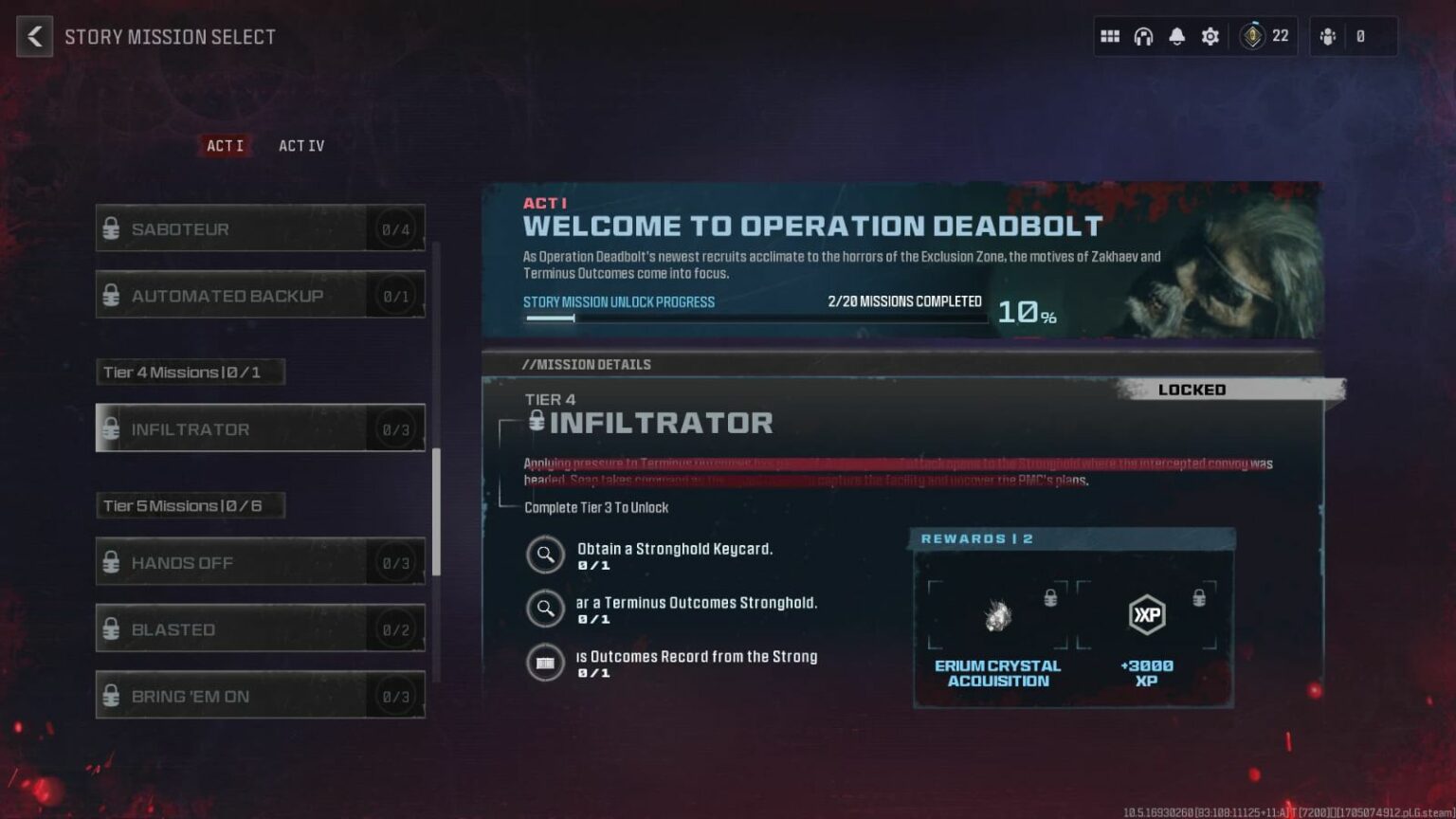This screenshot has height=819, width=1456.
Task: Open notifications via the bell icon
Action: tap(1176, 35)
